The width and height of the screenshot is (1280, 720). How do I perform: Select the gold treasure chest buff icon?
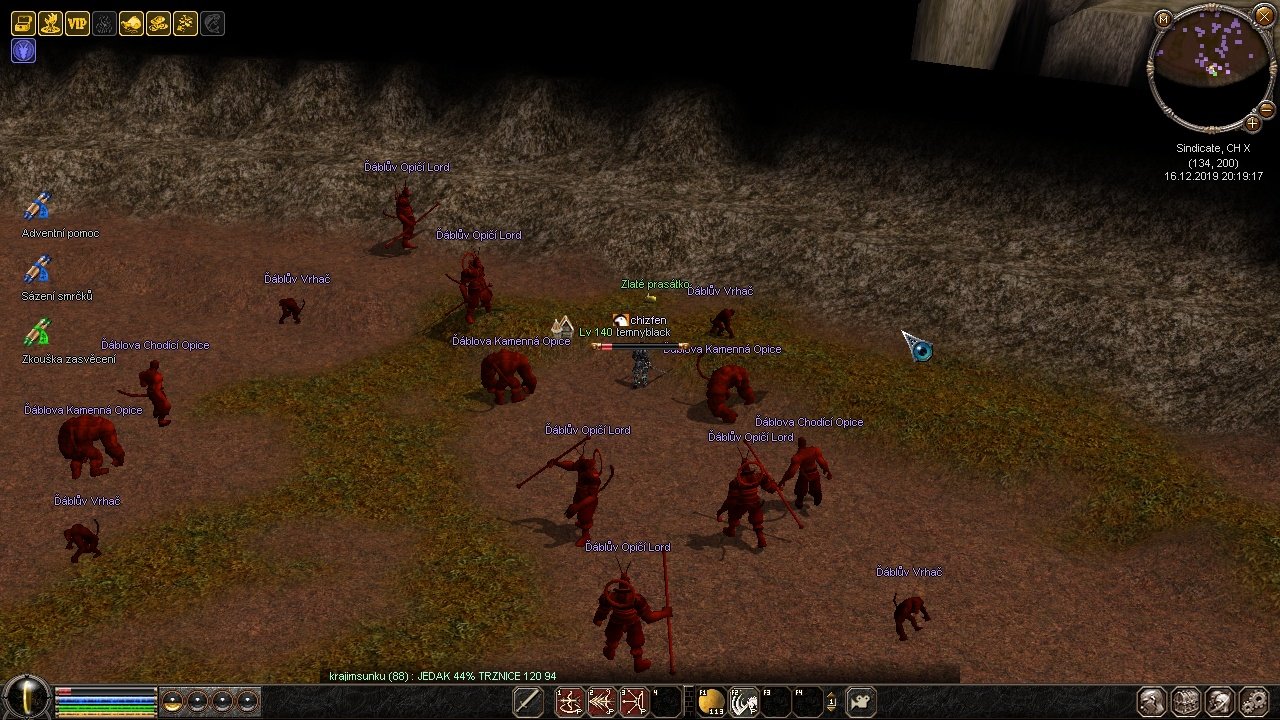(23, 24)
